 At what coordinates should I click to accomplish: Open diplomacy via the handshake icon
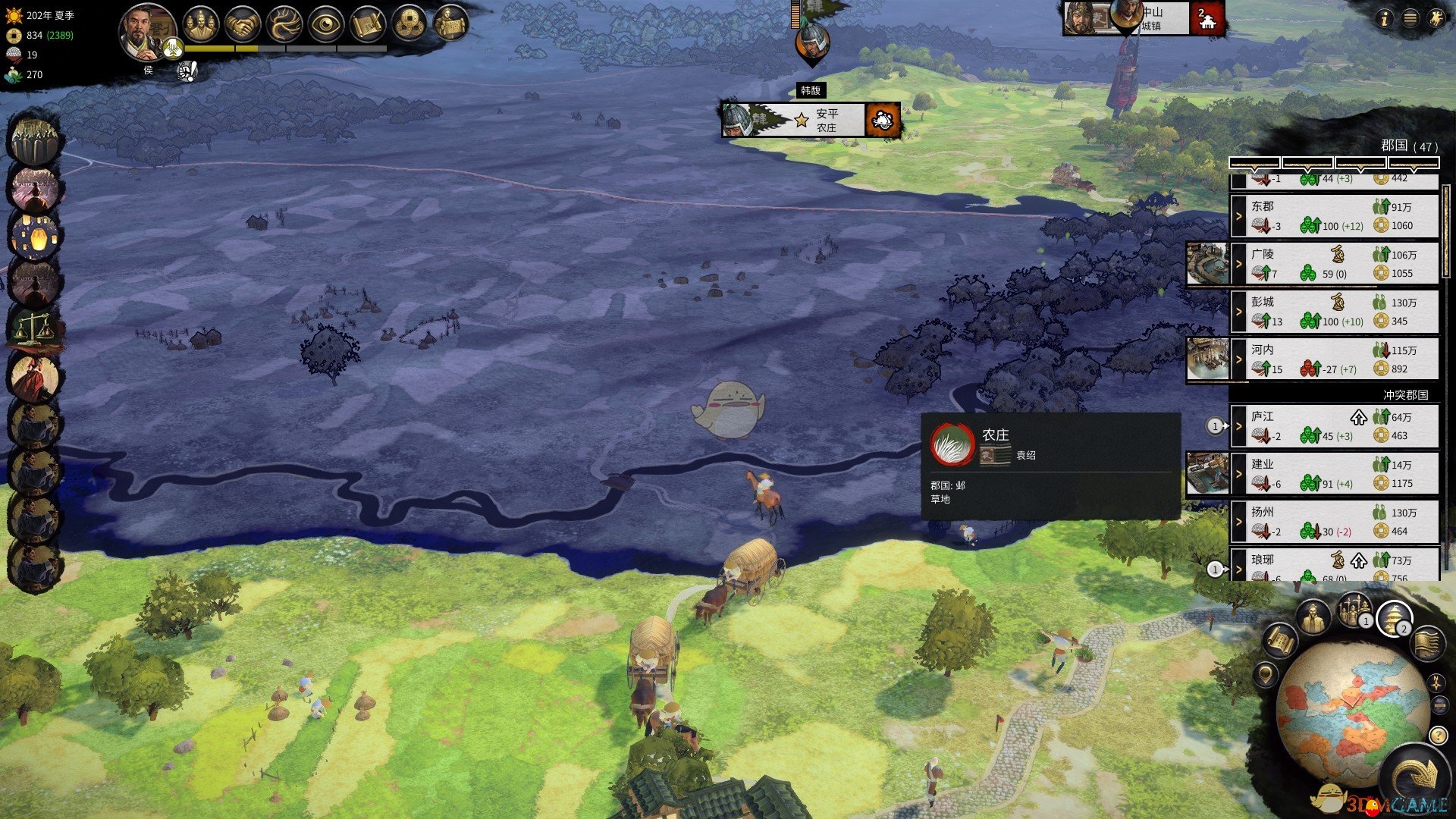pyautogui.click(x=243, y=24)
